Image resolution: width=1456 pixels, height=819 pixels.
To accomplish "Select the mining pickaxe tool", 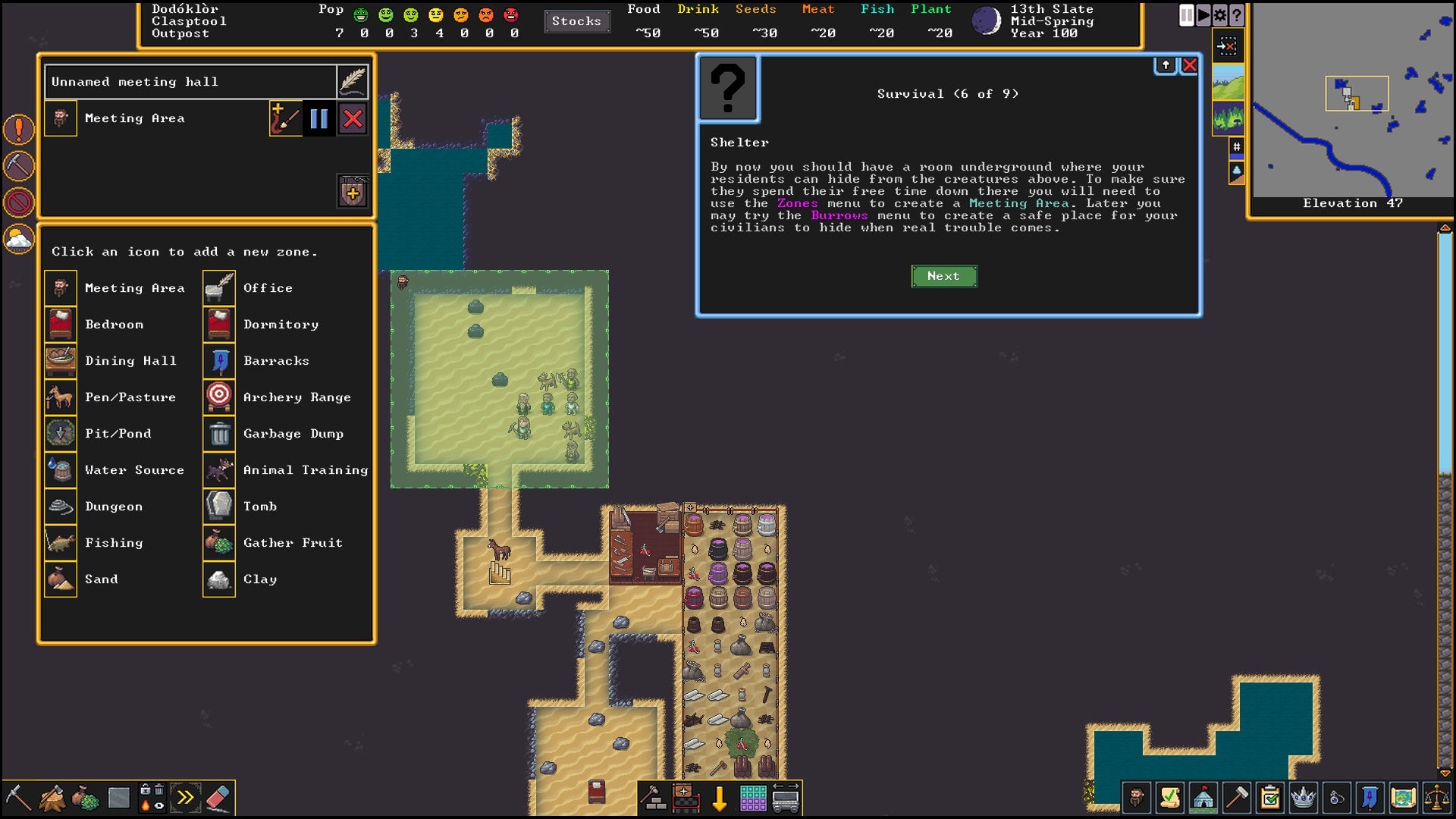I will [19, 798].
